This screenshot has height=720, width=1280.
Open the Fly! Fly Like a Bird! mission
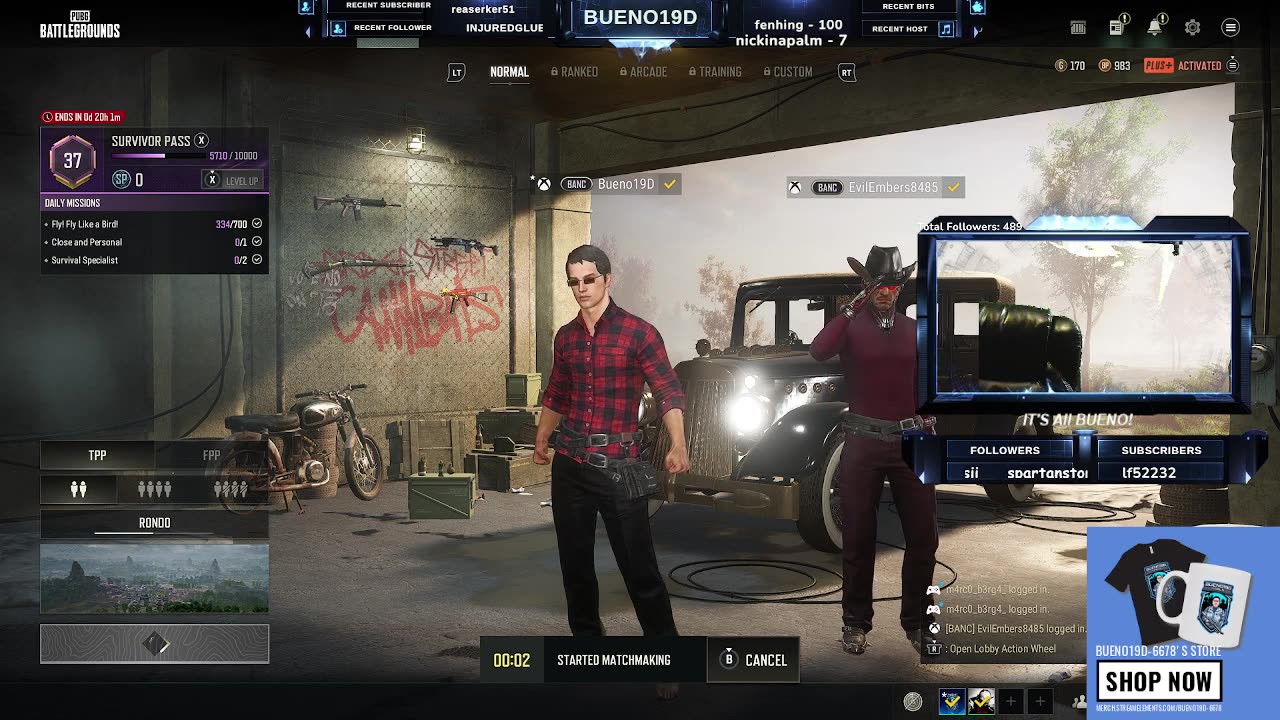[x=85, y=224]
